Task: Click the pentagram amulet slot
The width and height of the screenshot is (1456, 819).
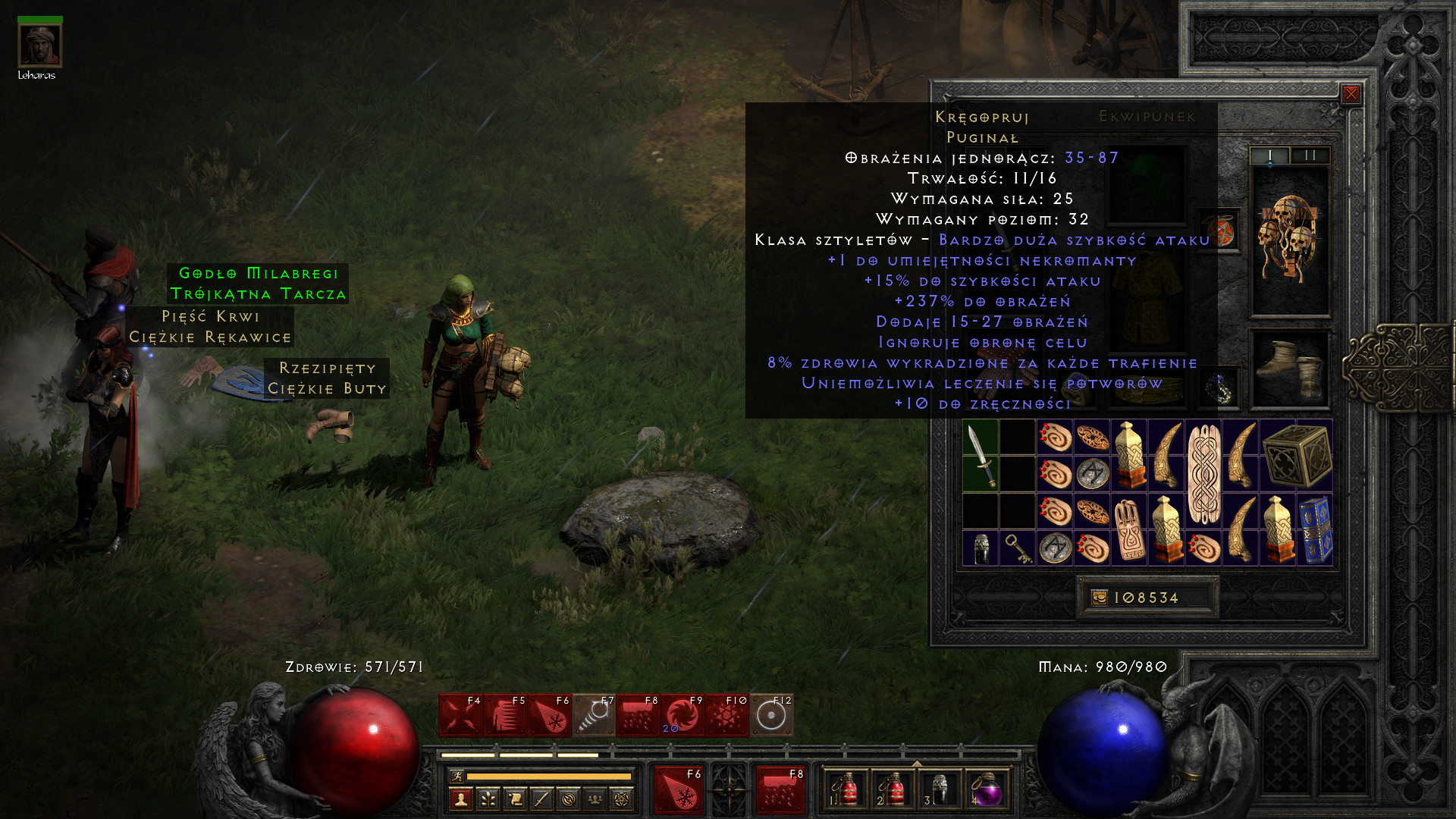Action: point(1220,230)
